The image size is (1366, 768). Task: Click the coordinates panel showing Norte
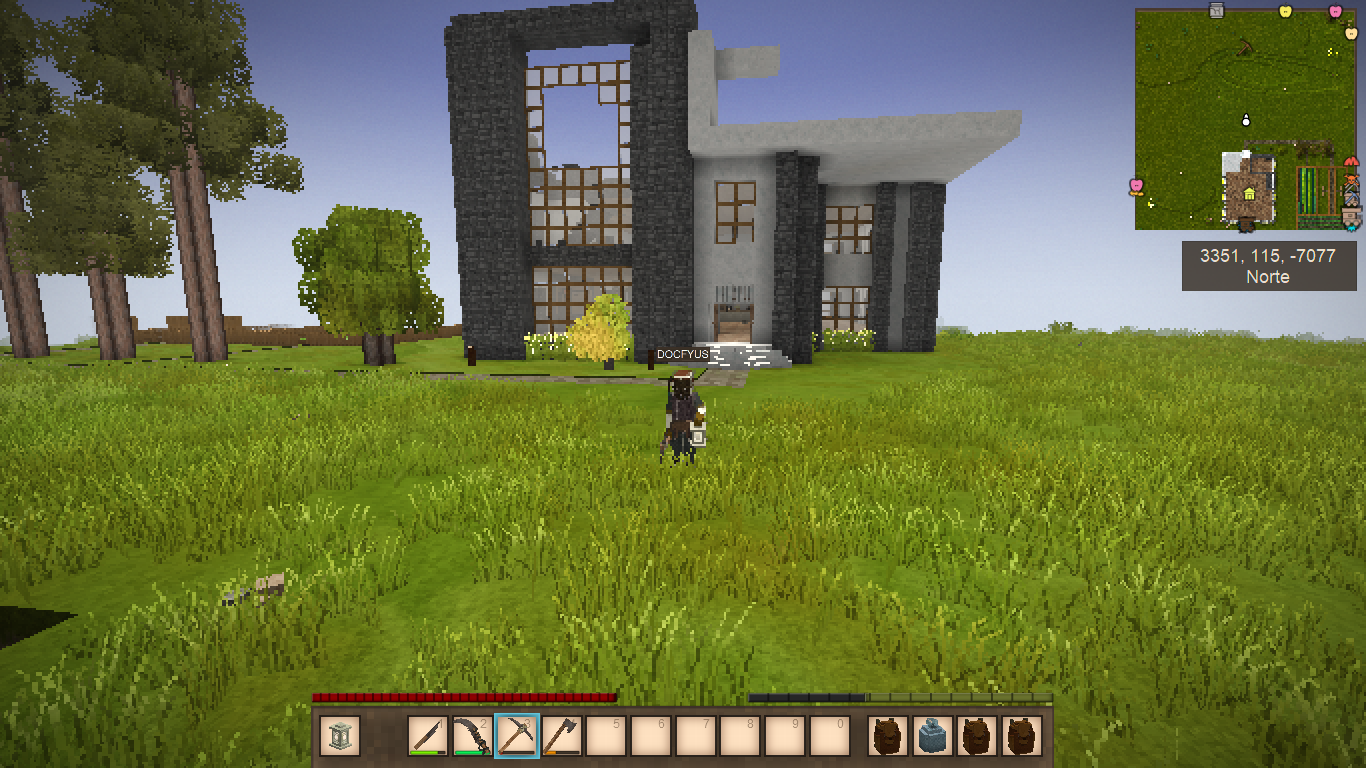(1267, 266)
